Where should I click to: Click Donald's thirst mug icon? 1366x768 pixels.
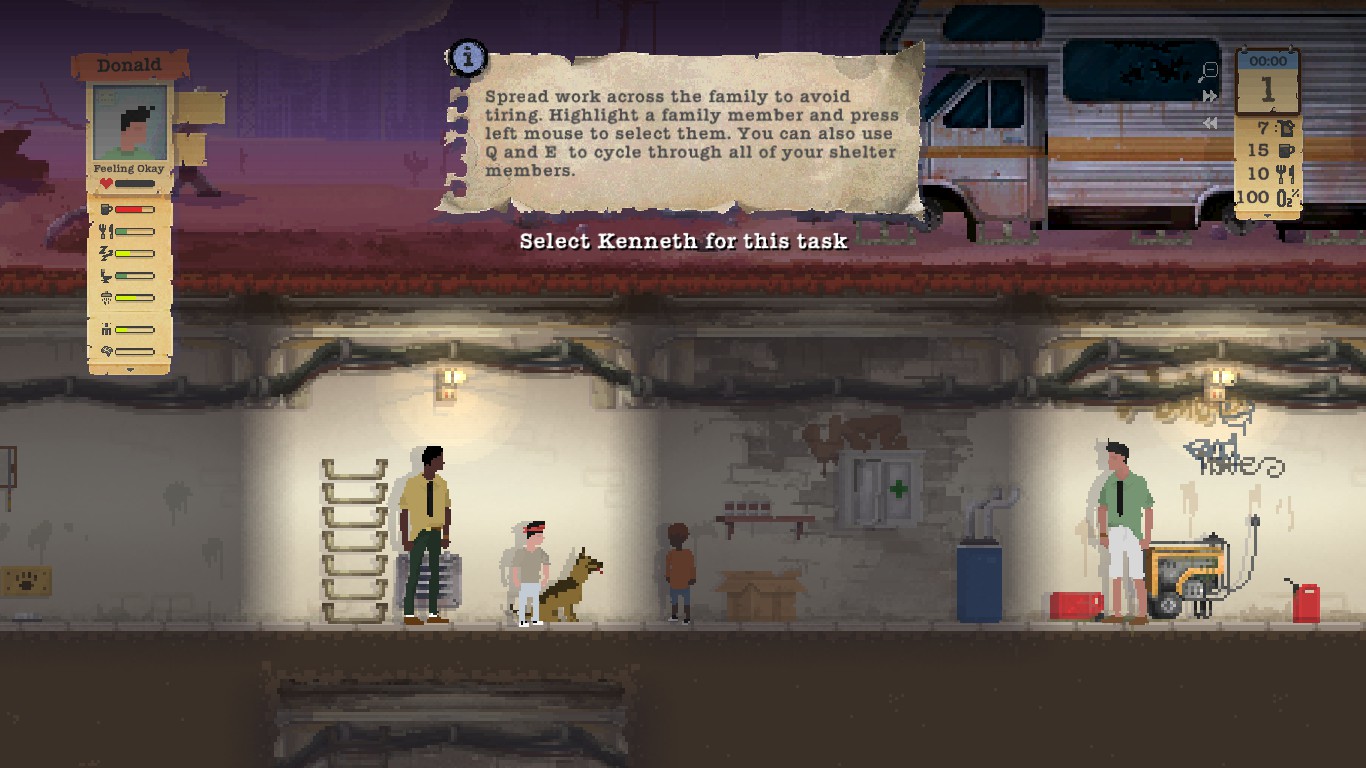(x=106, y=209)
